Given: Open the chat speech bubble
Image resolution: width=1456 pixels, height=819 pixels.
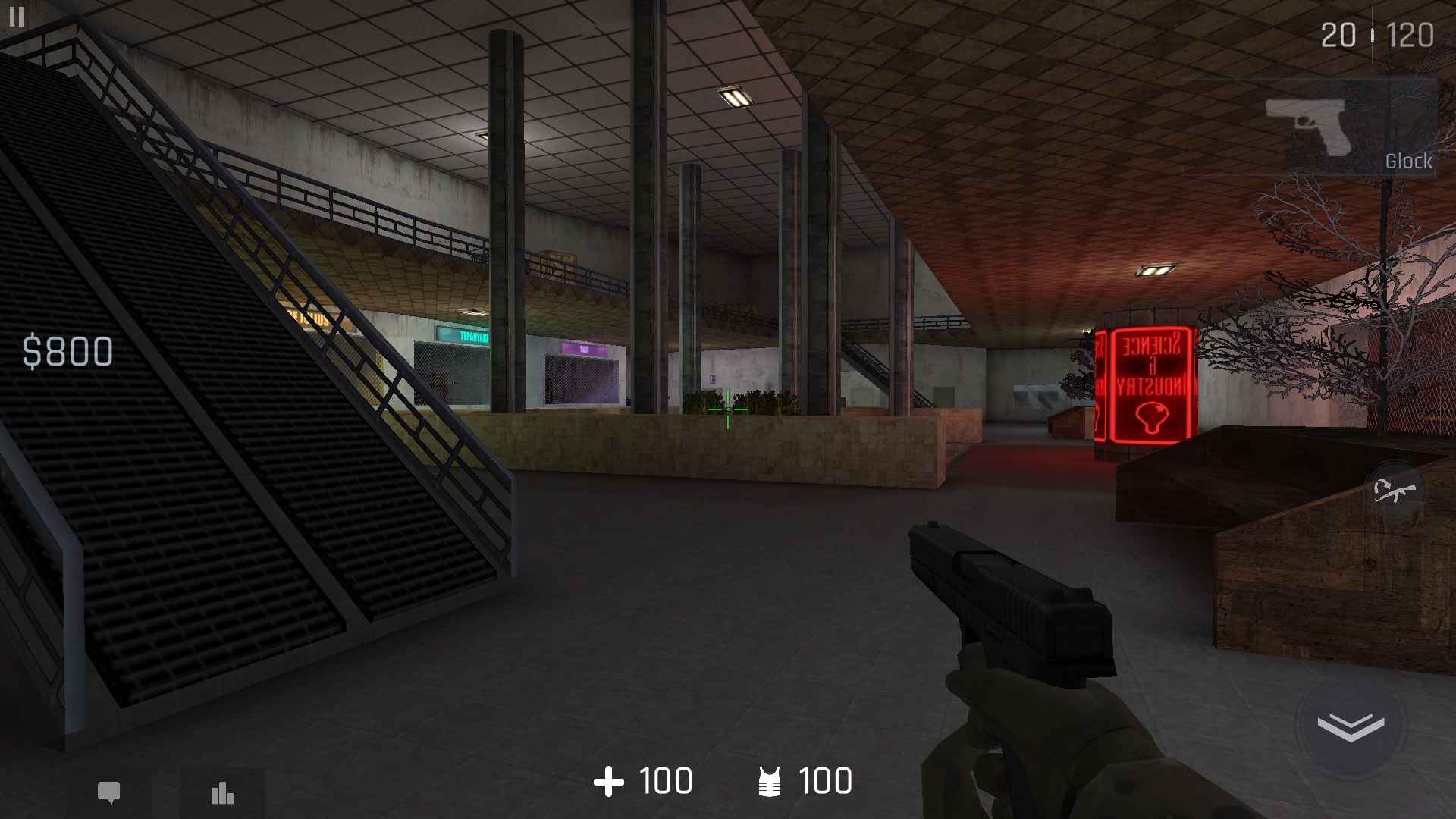Looking at the screenshot, I should pyautogui.click(x=109, y=793).
